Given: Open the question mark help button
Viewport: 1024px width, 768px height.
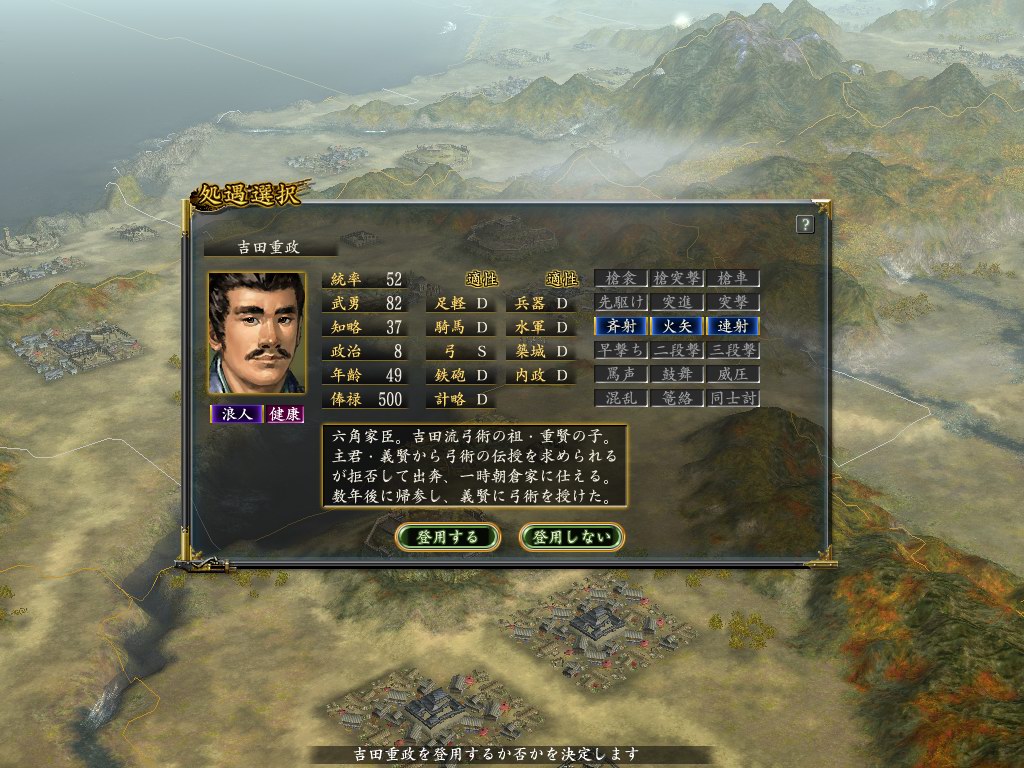Looking at the screenshot, I should coord(804,225).
